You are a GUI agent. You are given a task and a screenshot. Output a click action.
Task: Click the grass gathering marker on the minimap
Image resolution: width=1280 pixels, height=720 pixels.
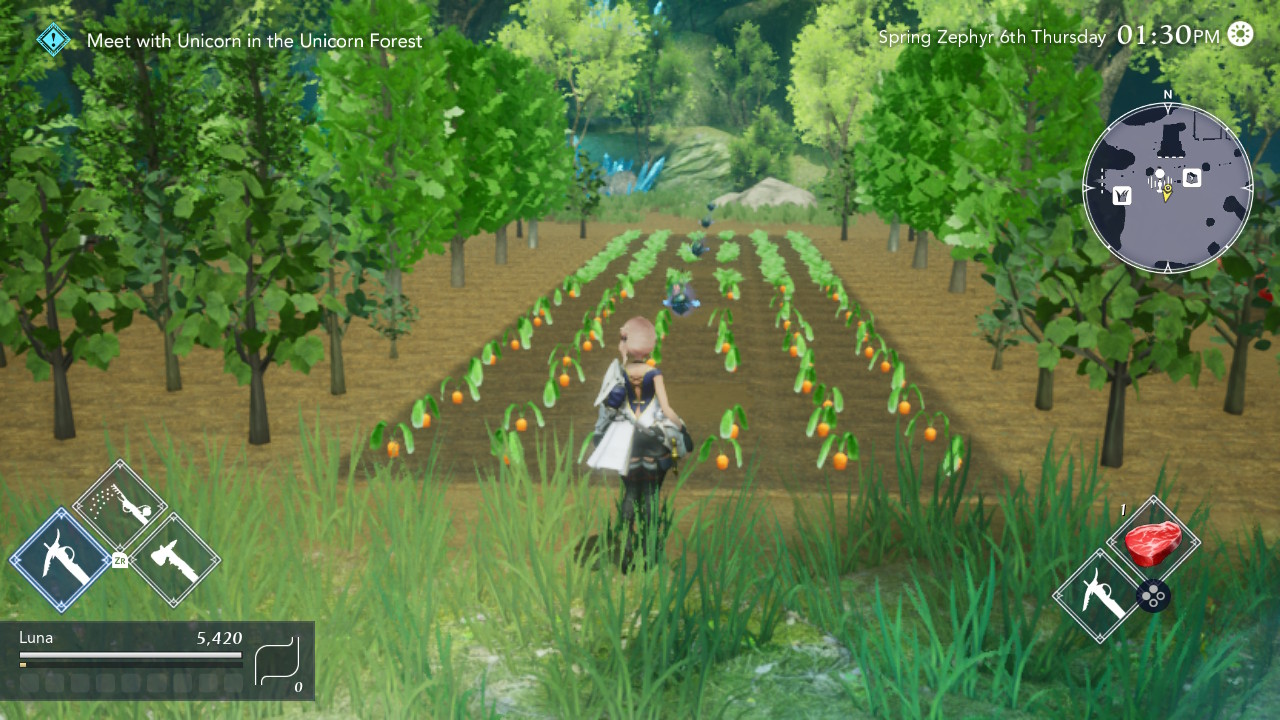pyautogui.click(x=1122, y=196)
